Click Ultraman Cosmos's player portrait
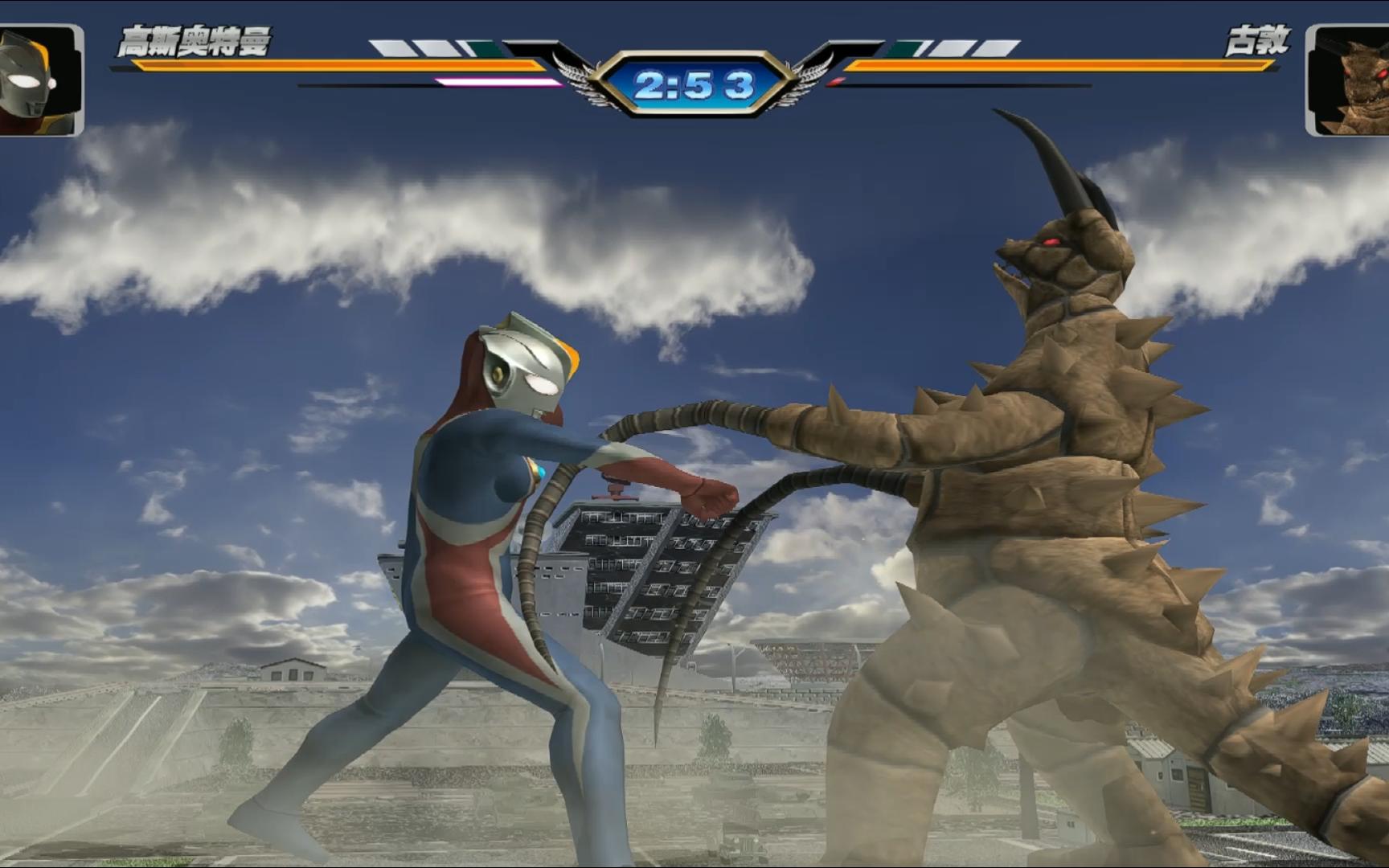The image size is (1389, 868). [39, 80]
